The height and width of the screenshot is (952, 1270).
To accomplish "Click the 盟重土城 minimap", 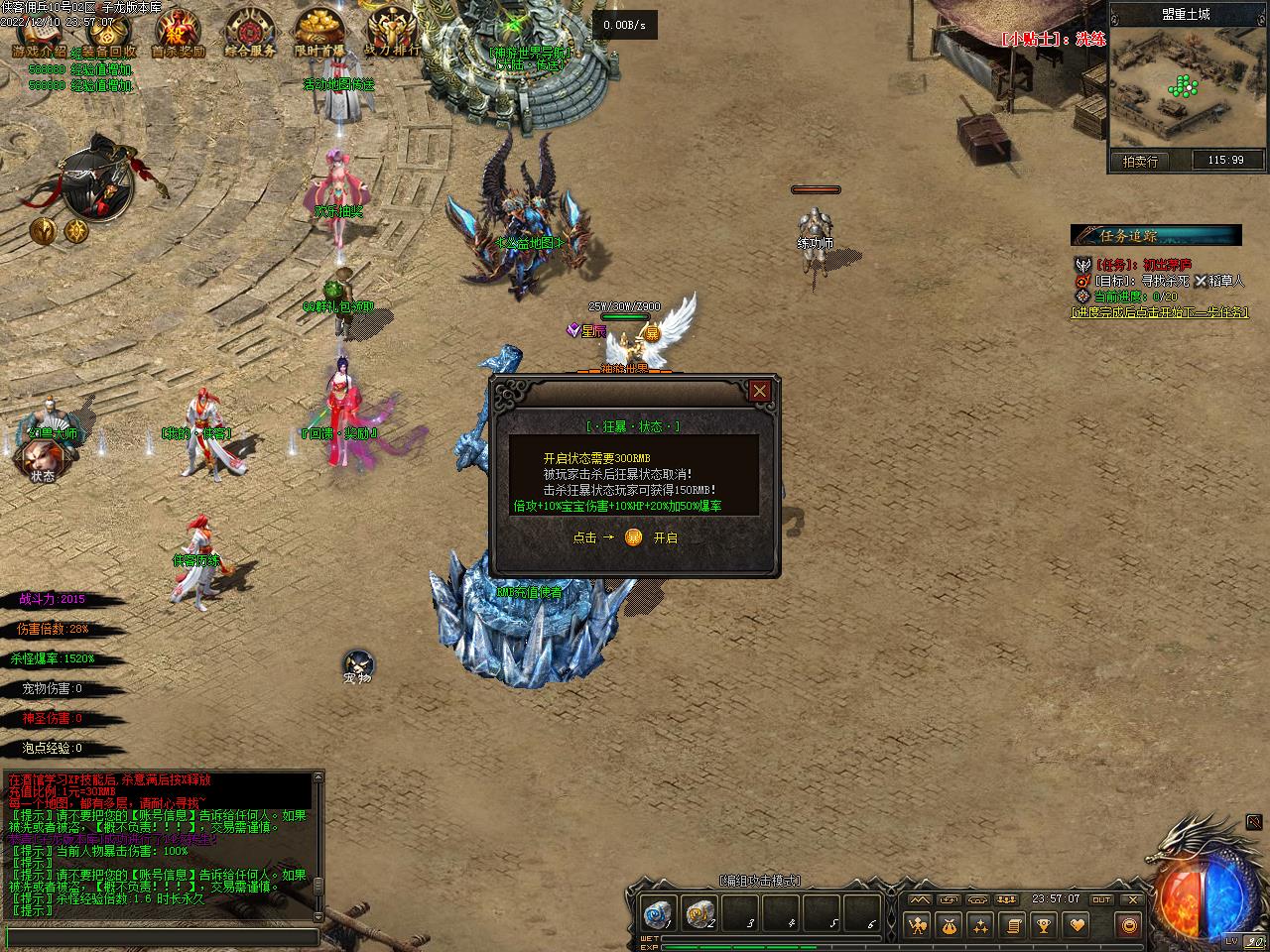I will (1188, 87).
